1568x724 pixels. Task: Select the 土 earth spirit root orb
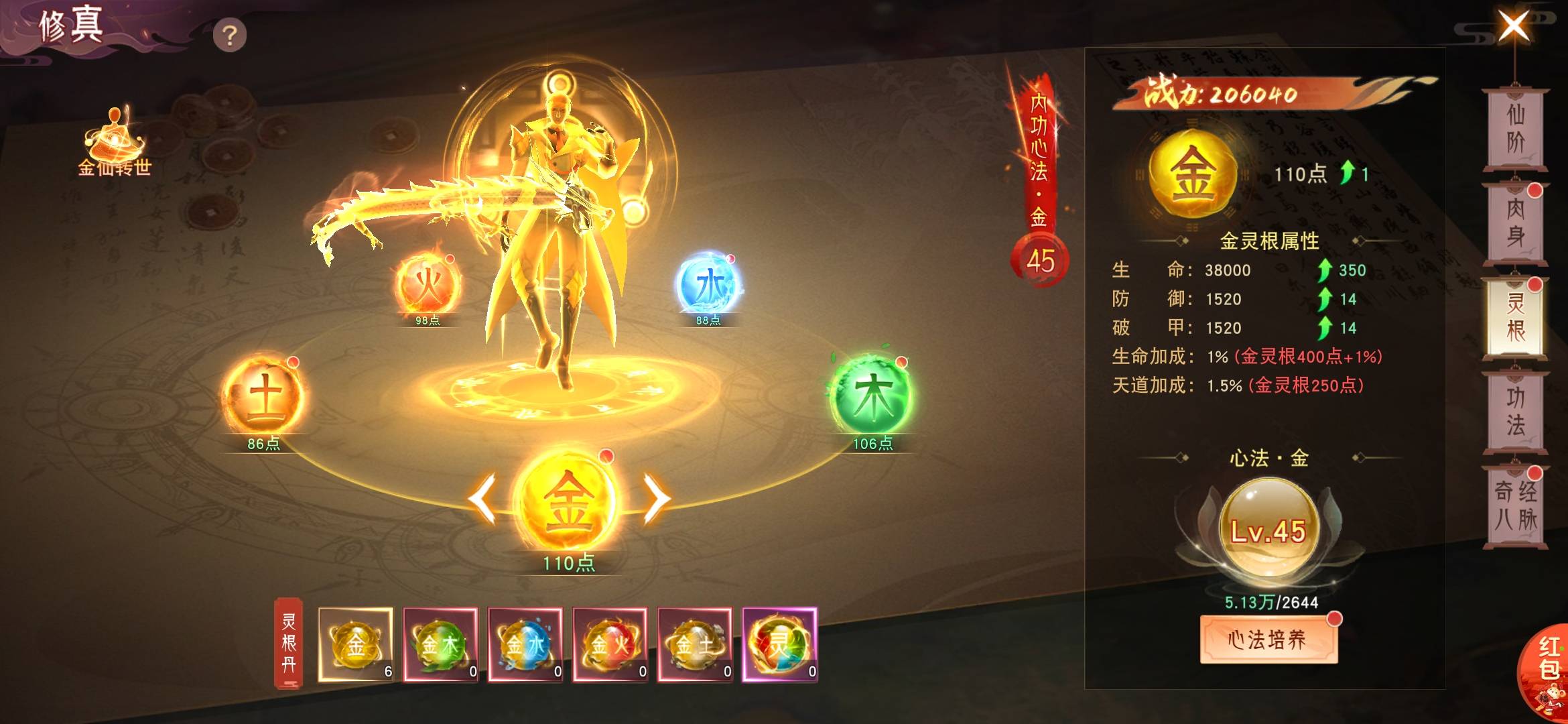265,396
